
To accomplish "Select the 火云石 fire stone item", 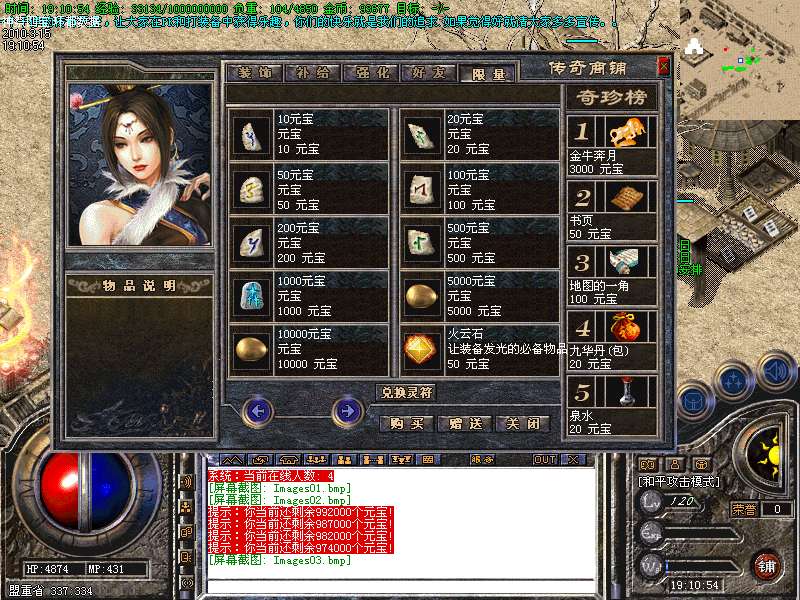I will tap(480, 350).
